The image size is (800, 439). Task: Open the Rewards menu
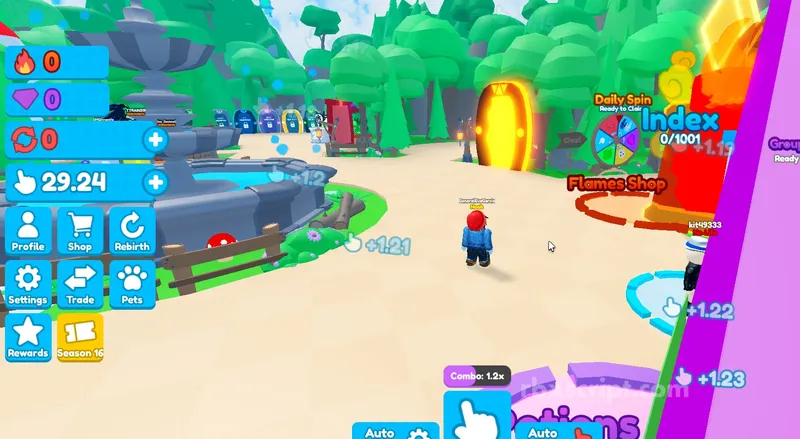click(28, 337)
